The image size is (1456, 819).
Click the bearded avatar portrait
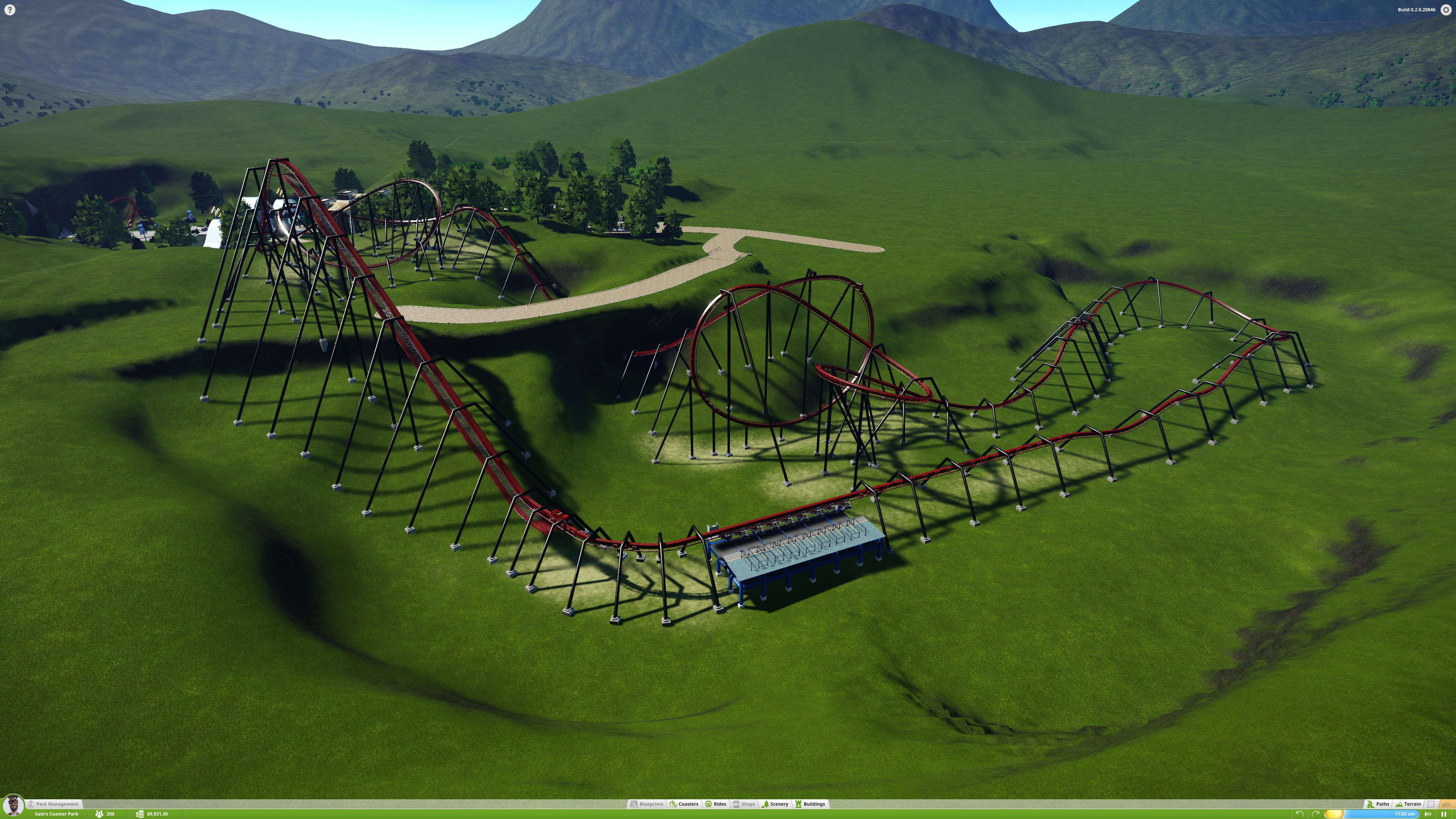click(13, 805)
